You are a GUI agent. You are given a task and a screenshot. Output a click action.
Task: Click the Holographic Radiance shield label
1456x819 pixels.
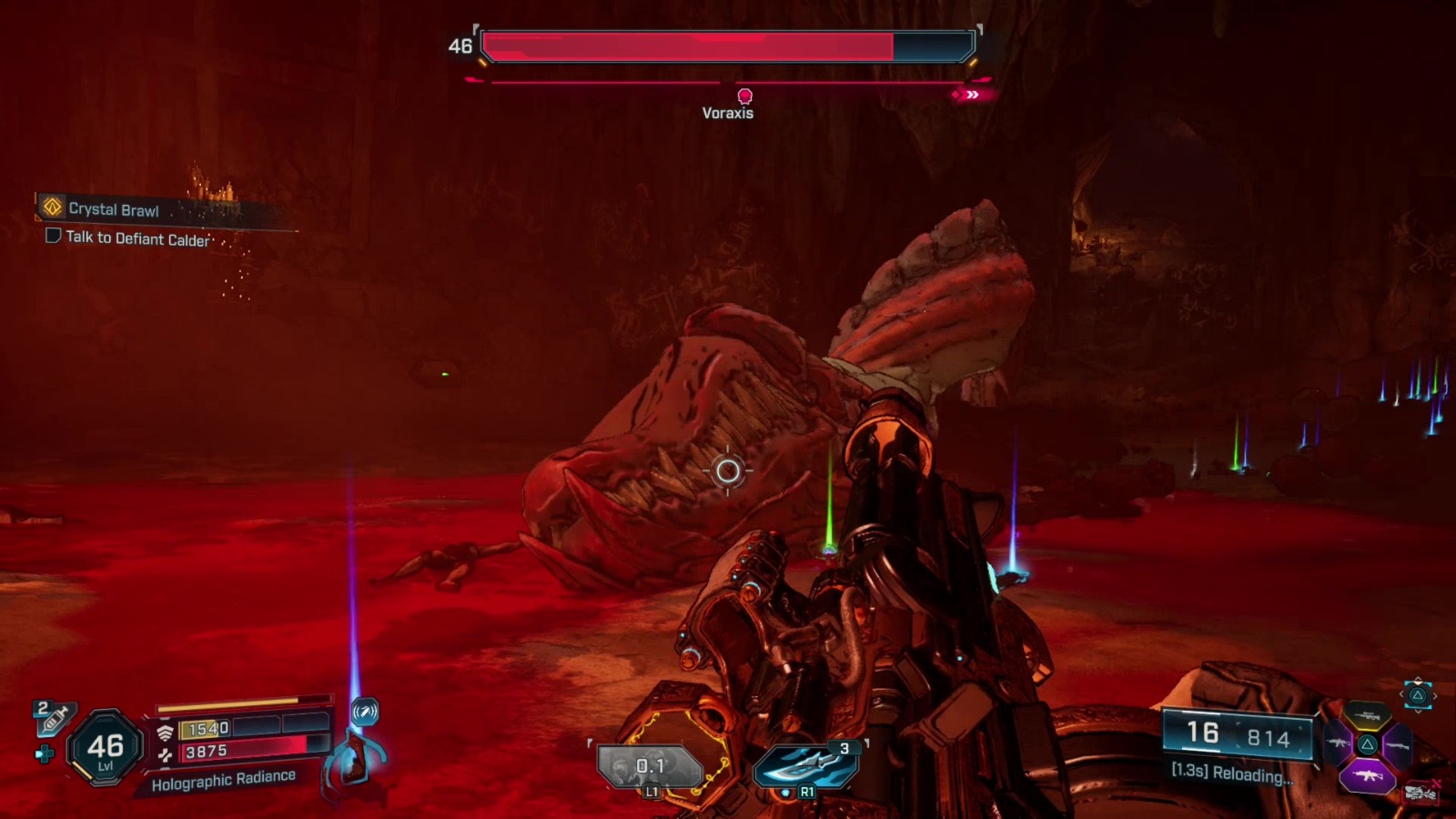click(x=224, y=780)
